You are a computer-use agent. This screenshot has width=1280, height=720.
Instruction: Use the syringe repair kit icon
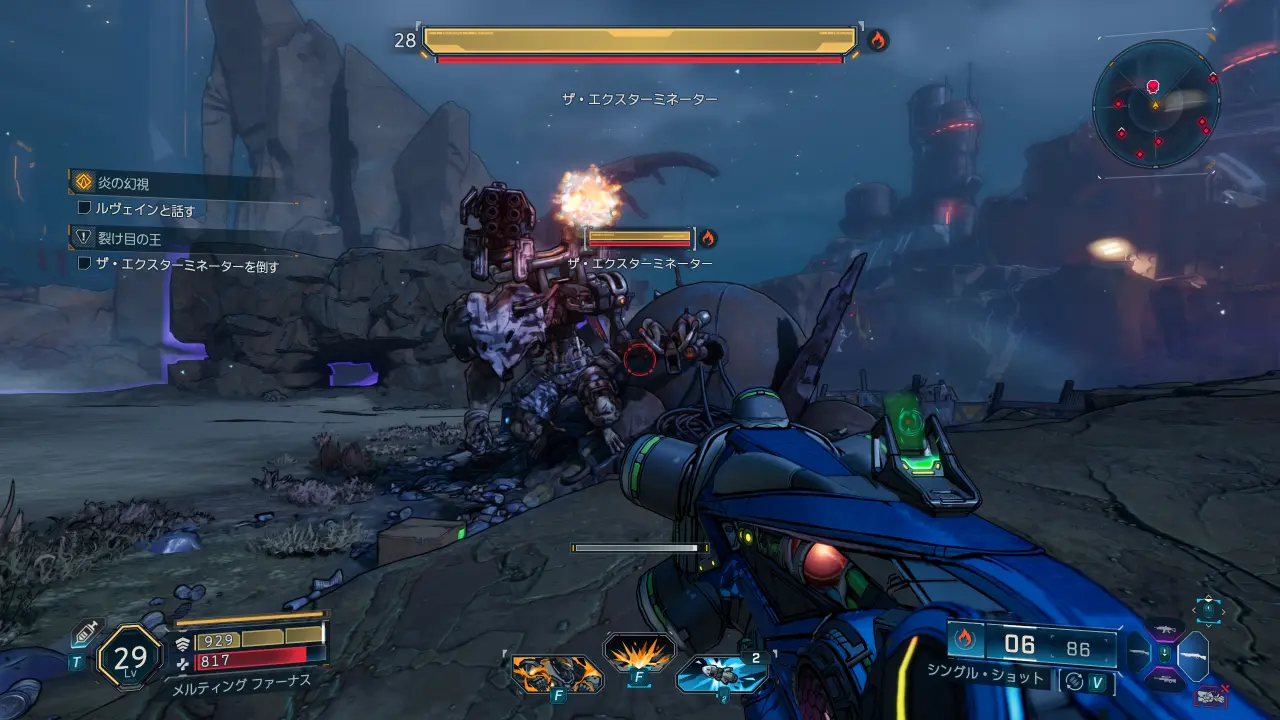pos(84,634)
